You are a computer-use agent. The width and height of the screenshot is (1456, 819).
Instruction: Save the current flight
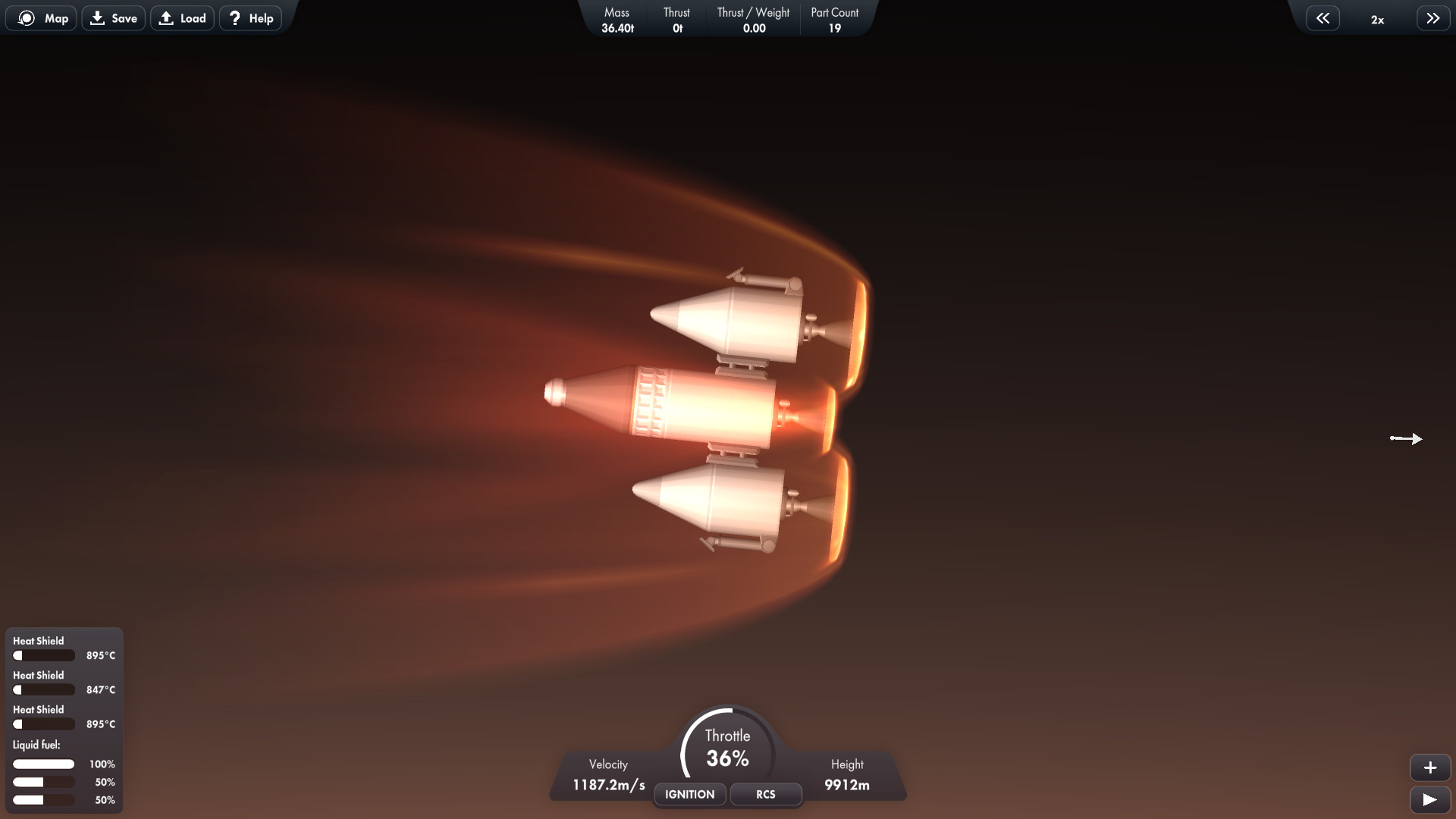[113, 17]
